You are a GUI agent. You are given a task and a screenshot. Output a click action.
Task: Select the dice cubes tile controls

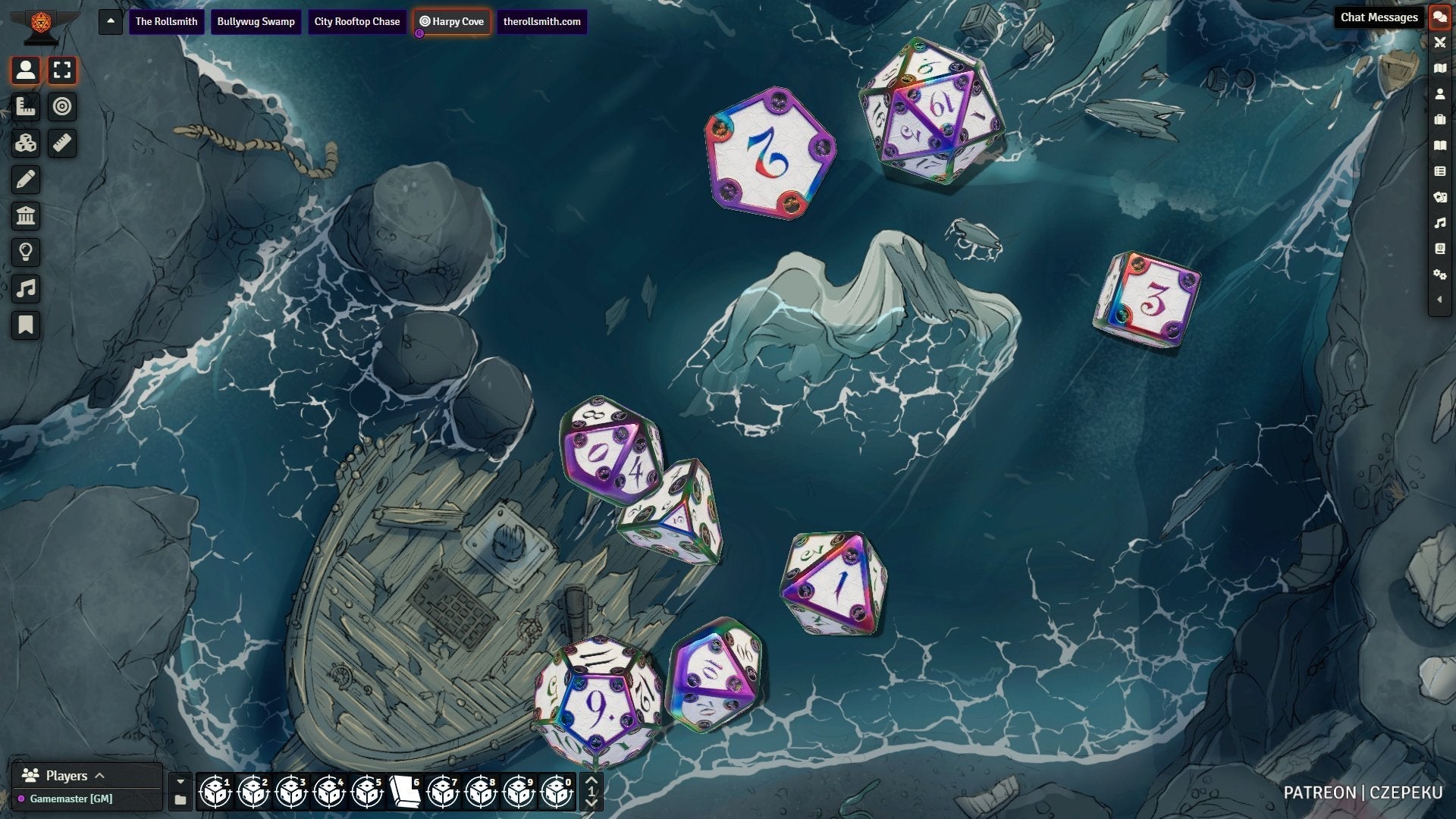(x=26, y=143)
